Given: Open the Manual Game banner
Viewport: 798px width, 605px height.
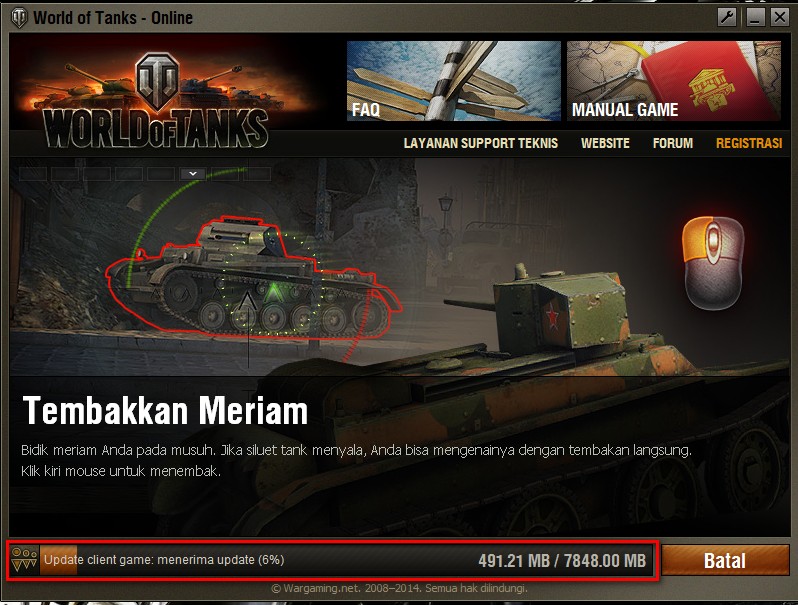Looking at the screenshot, I should [x=674, y=81].
